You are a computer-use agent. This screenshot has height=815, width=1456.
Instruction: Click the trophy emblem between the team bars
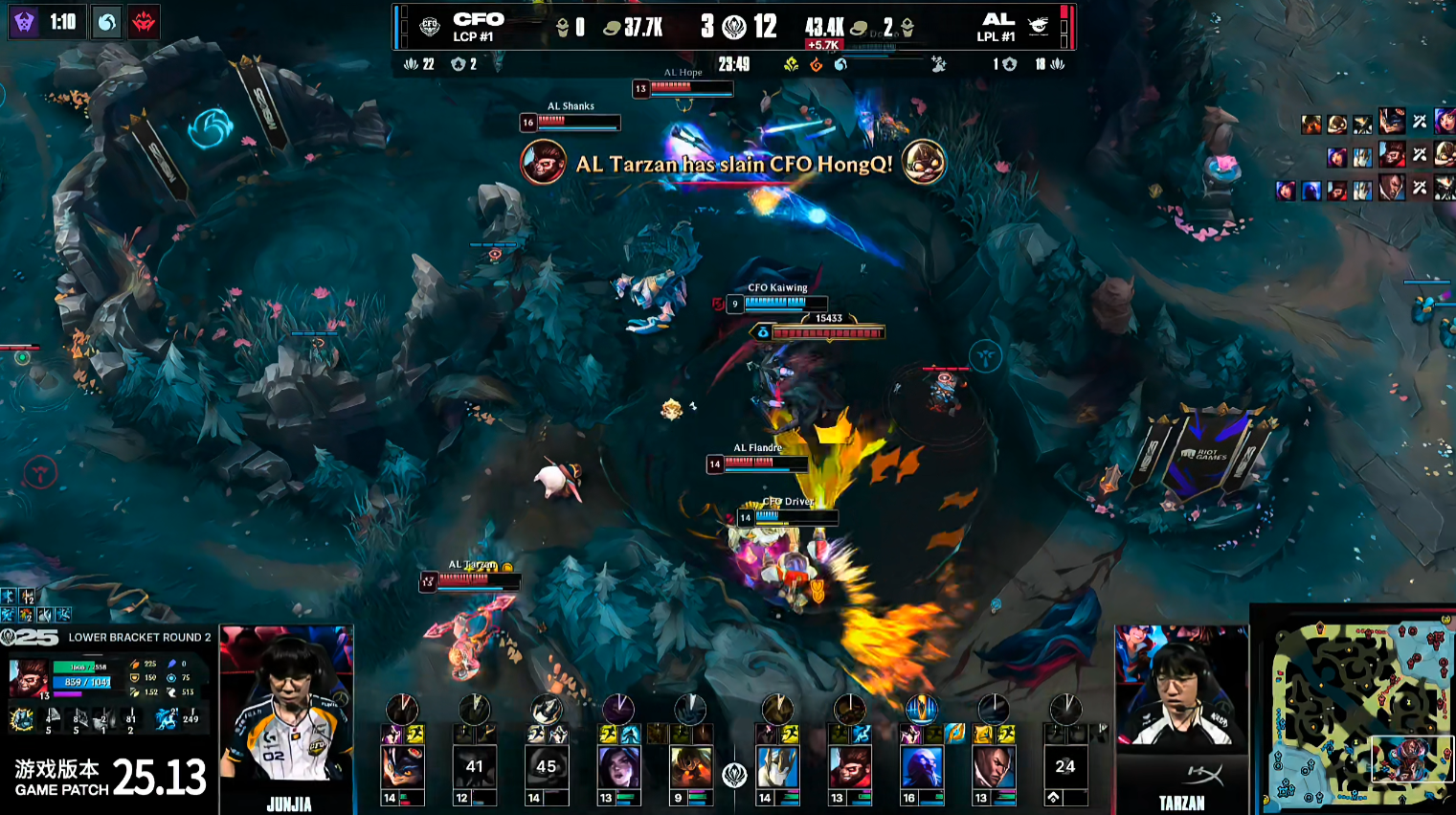click(734, 774)
